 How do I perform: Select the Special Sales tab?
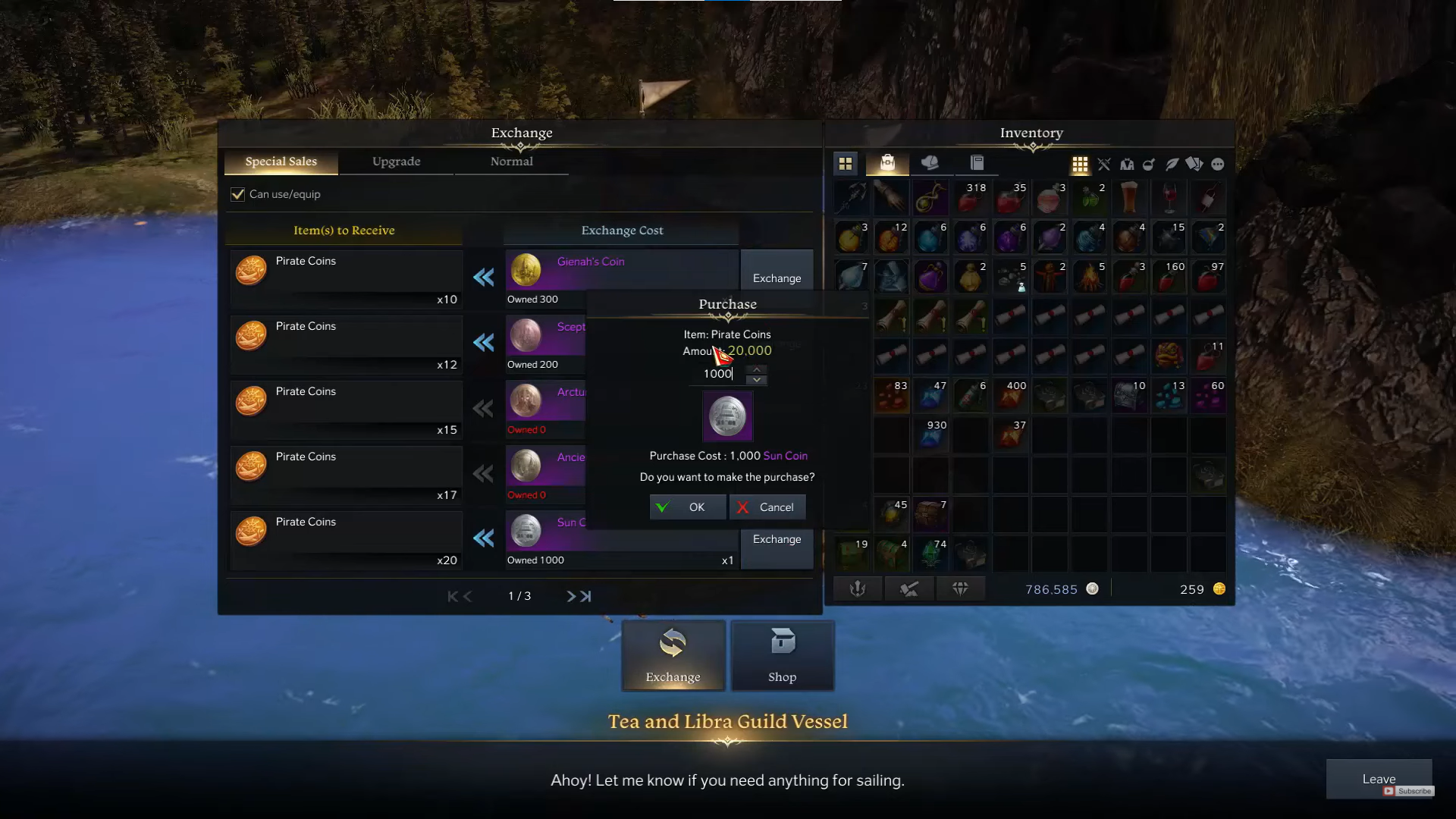click(281, 162)
